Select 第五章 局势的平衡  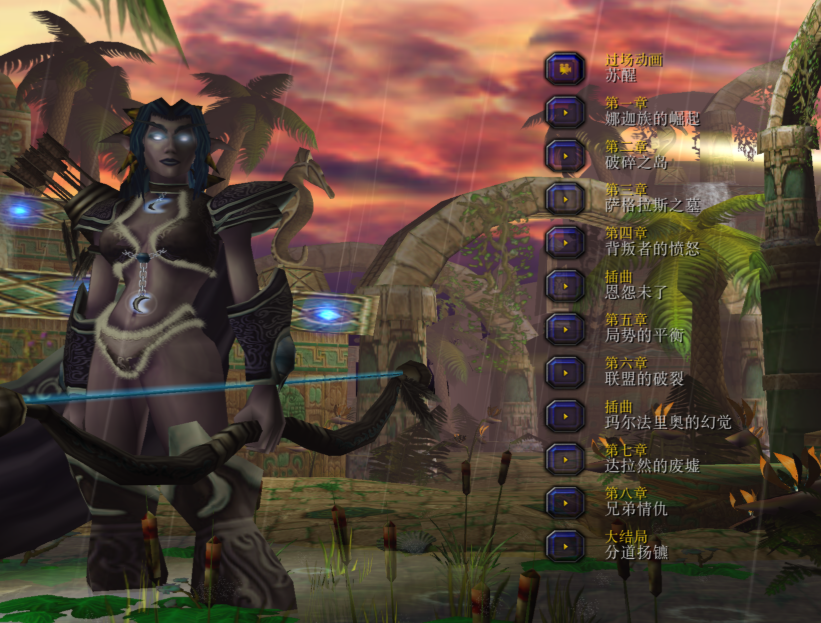(565, 329)
